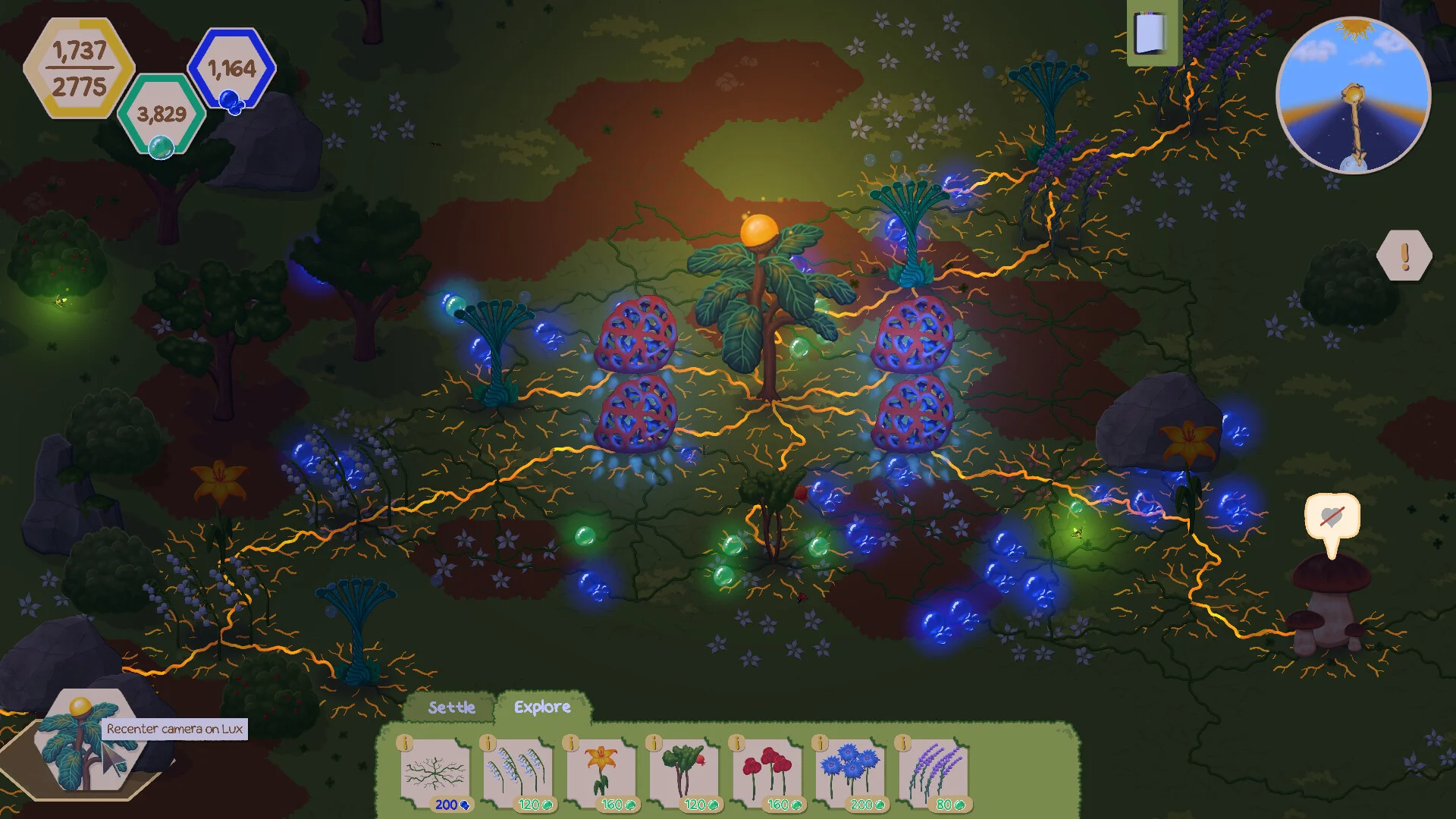Click the crossed-out heart speech bubble
Screen dimensions: 1456x819
pos(1332,519)
